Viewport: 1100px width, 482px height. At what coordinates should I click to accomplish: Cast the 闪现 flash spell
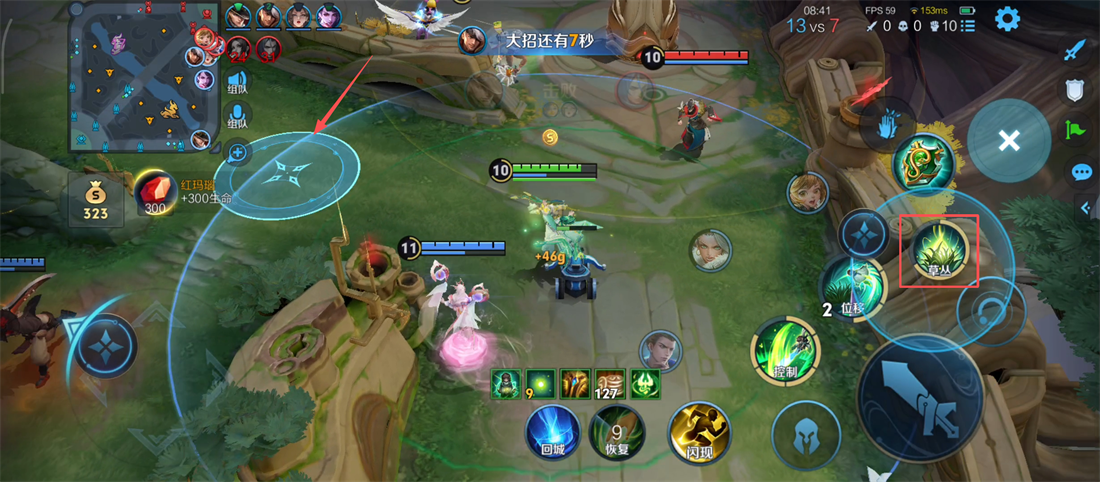(x=699, y=432)
